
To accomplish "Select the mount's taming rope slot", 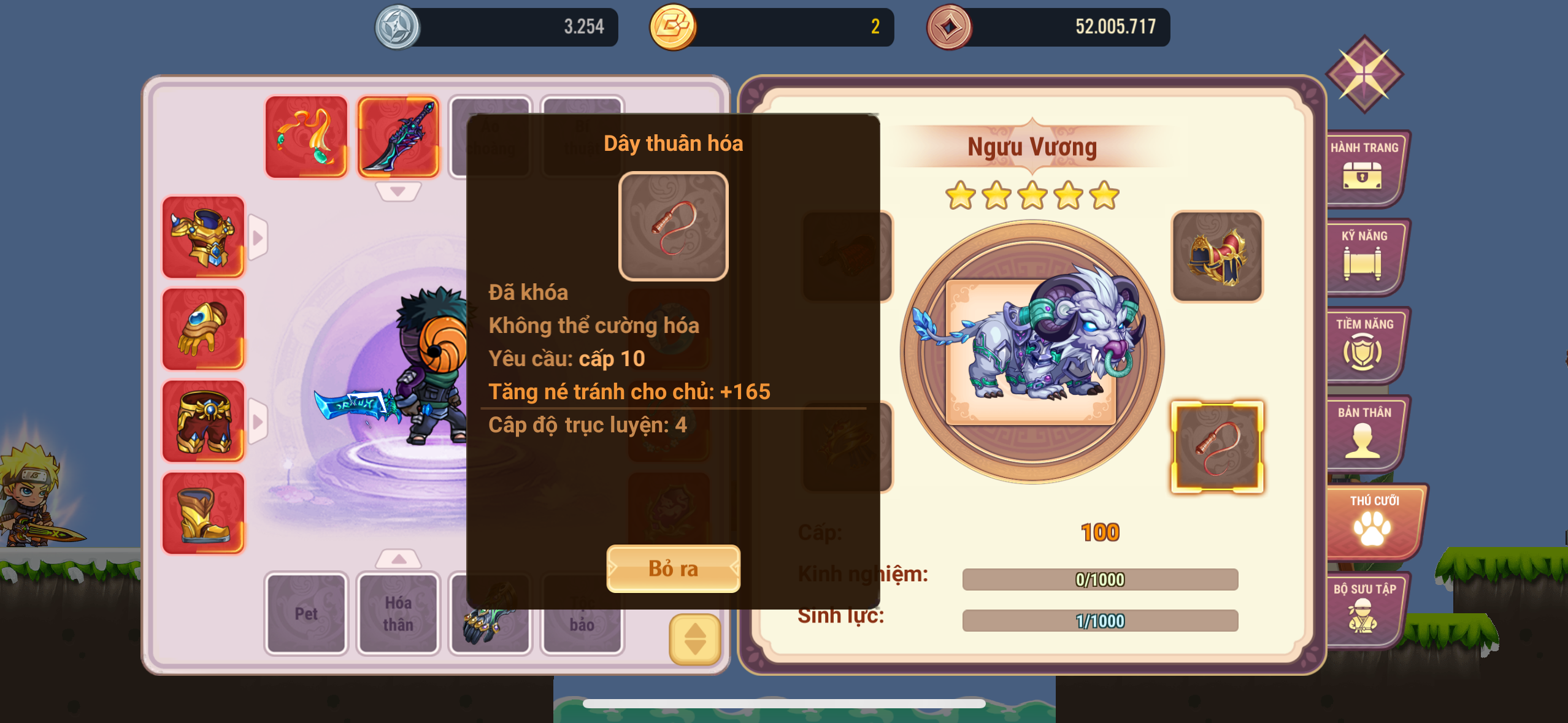I will pyautogui.click(x=1217, y=447).
